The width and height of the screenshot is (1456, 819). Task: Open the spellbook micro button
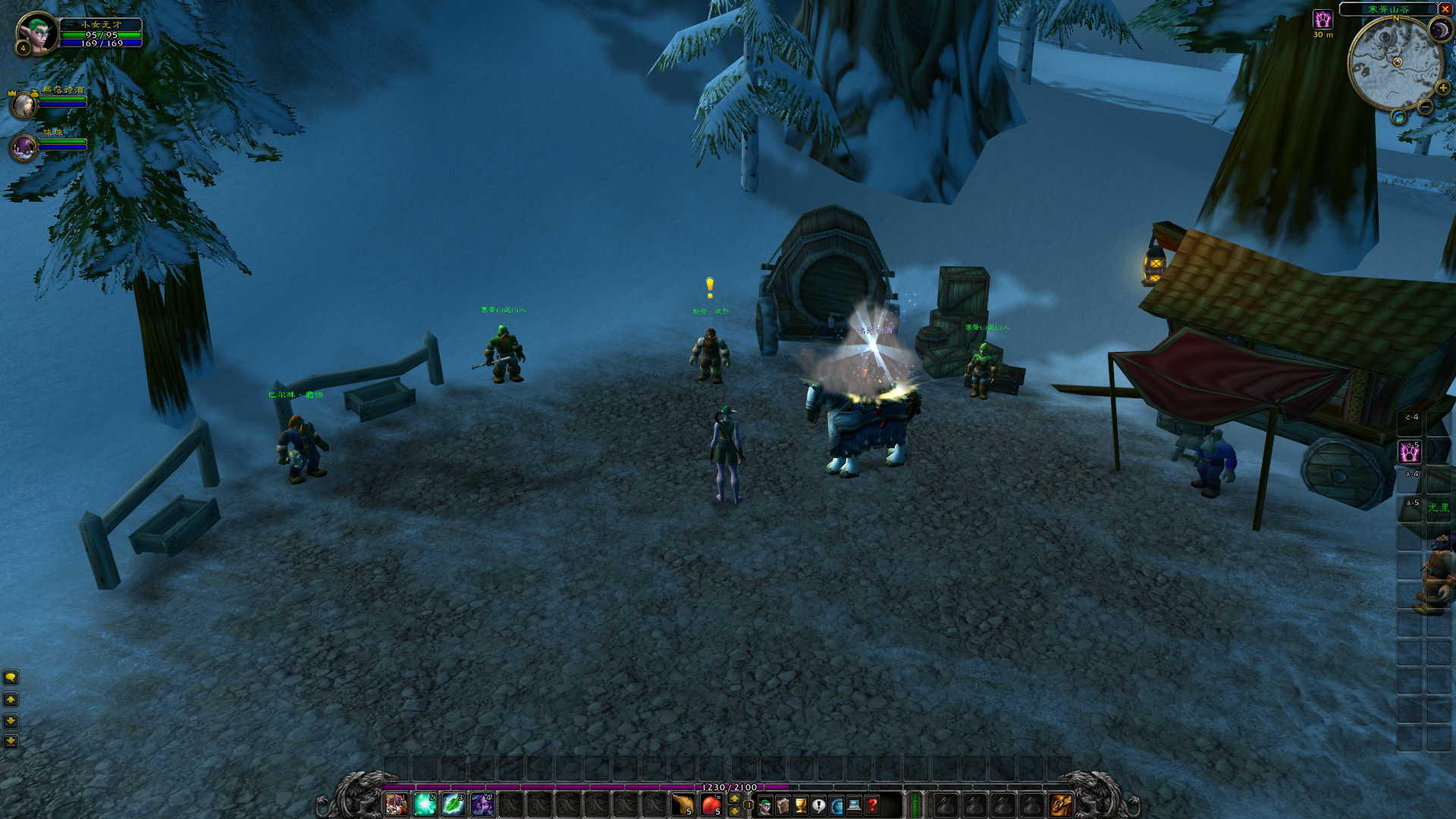tap(783, 805)
